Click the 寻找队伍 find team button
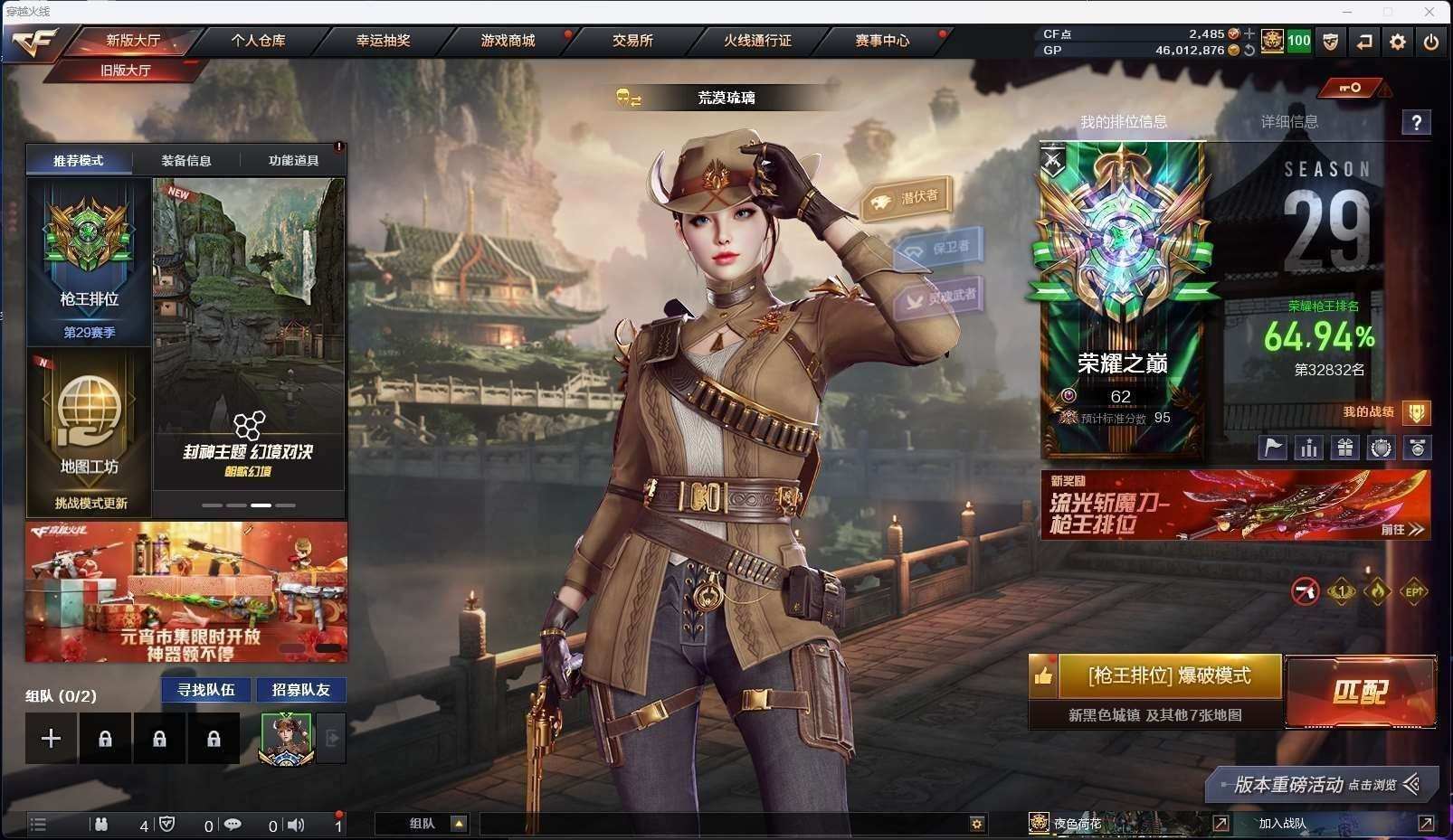 tap(206, 690)
